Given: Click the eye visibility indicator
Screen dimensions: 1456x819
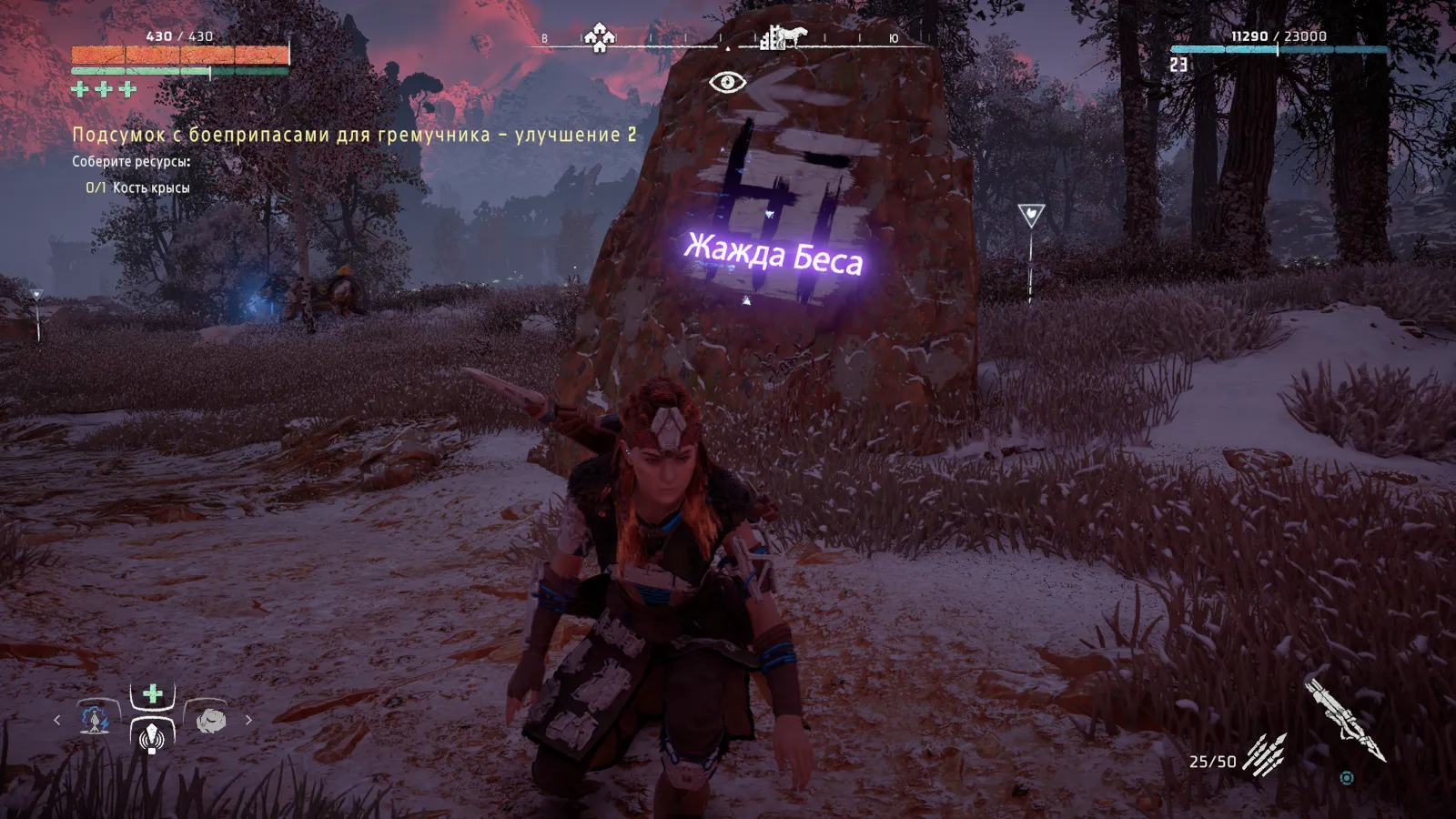Looking at the screenshot, I should (x=727, y=83).
